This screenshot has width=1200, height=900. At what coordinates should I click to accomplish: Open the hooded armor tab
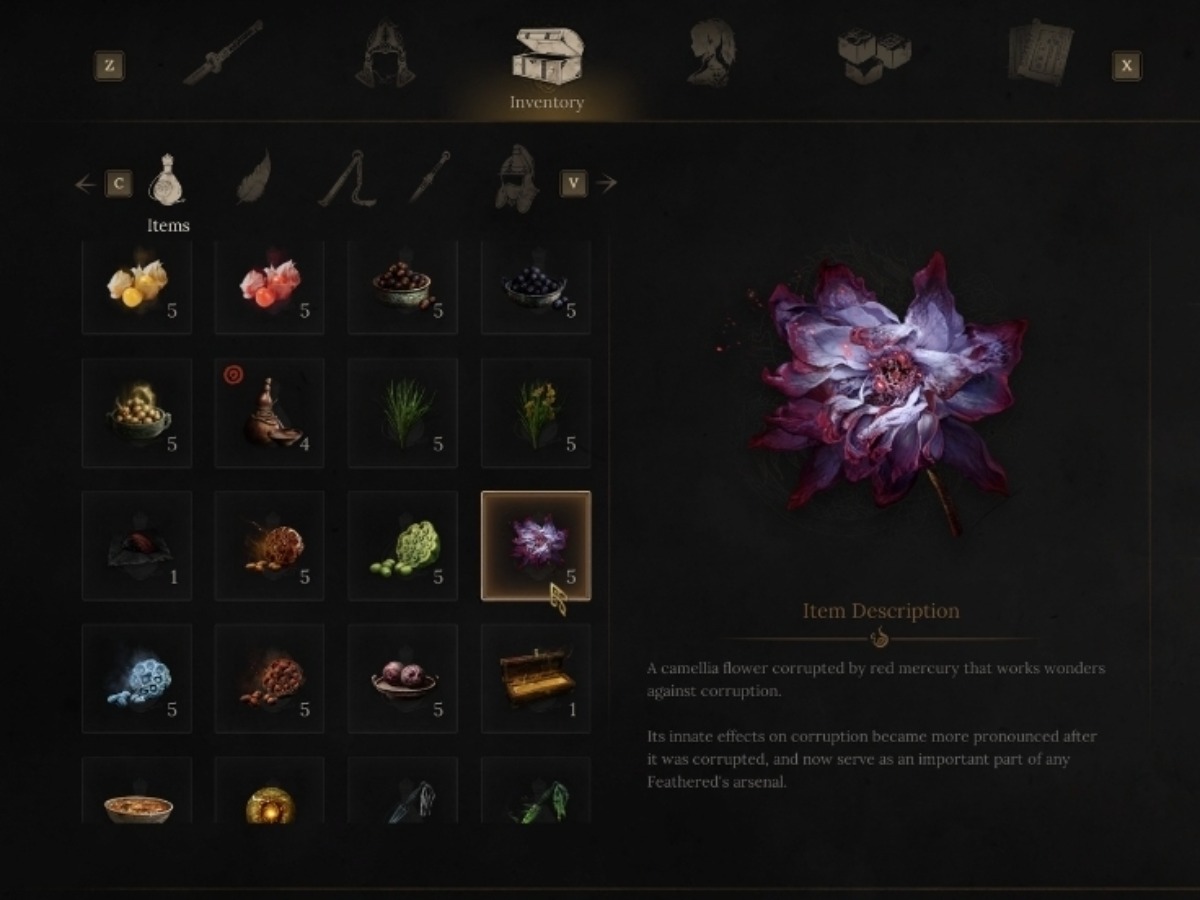[385, 54]
